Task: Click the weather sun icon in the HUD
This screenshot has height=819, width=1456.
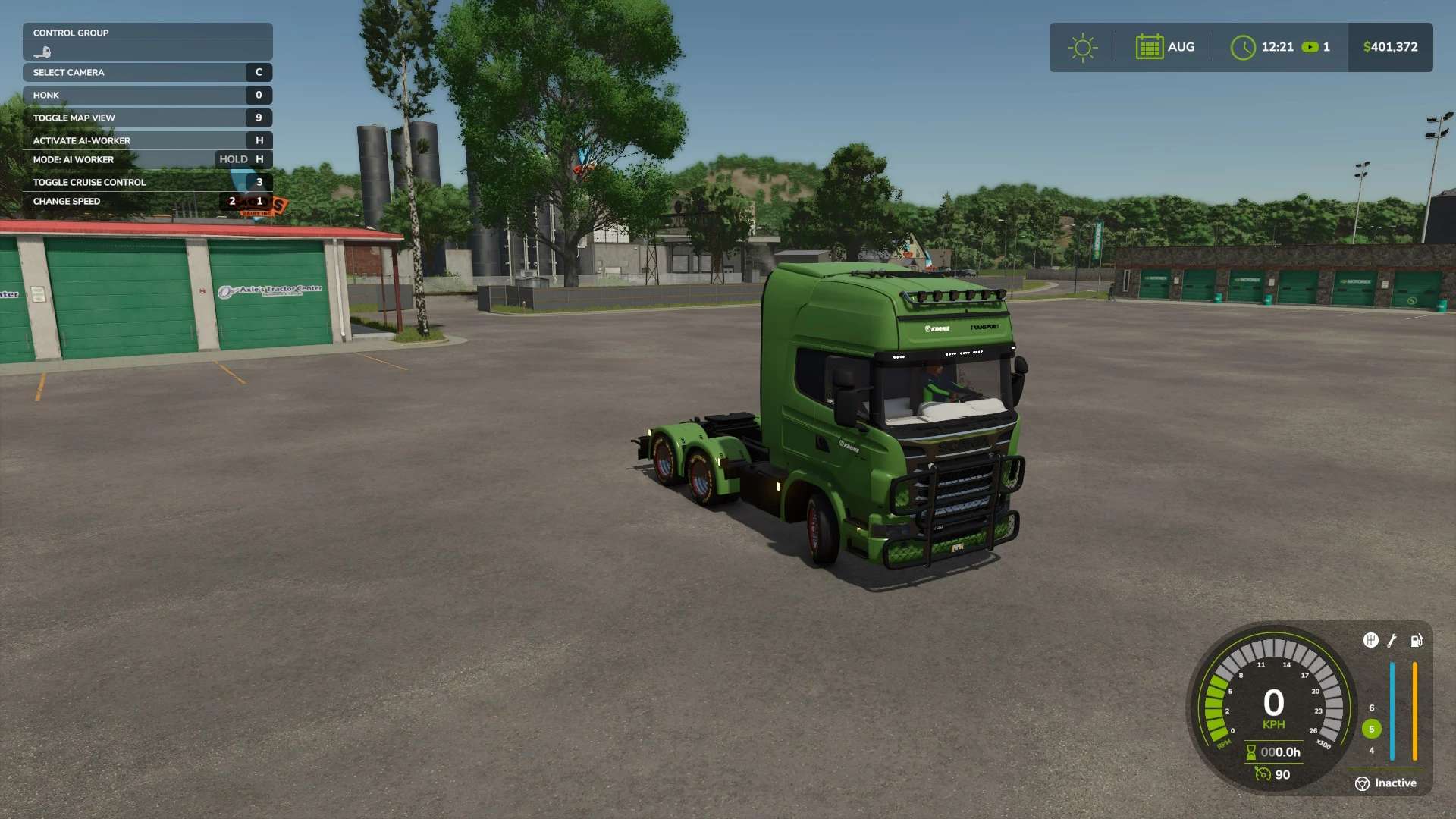Action: 1083,47
